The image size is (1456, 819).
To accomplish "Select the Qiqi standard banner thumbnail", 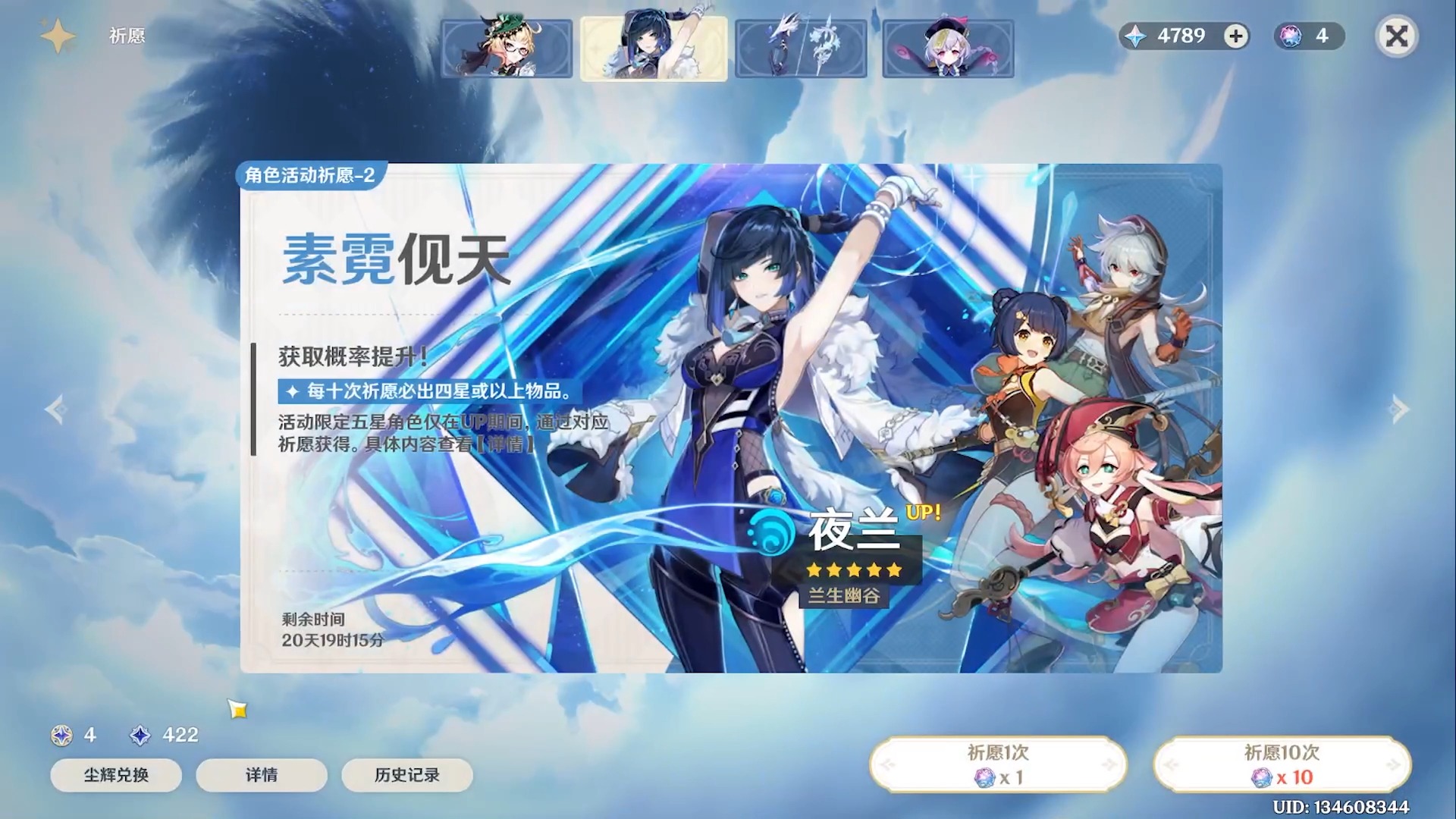I will point(946,49).
